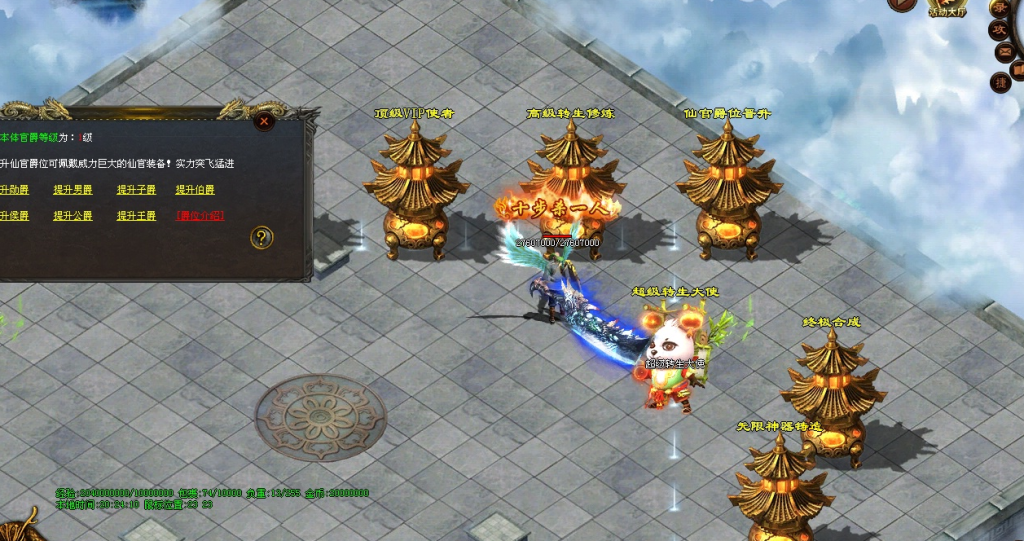Screen dimensions: 1024x541
Task: Click the 提升伯爵 upgrade link
Action: pos(195,190)
